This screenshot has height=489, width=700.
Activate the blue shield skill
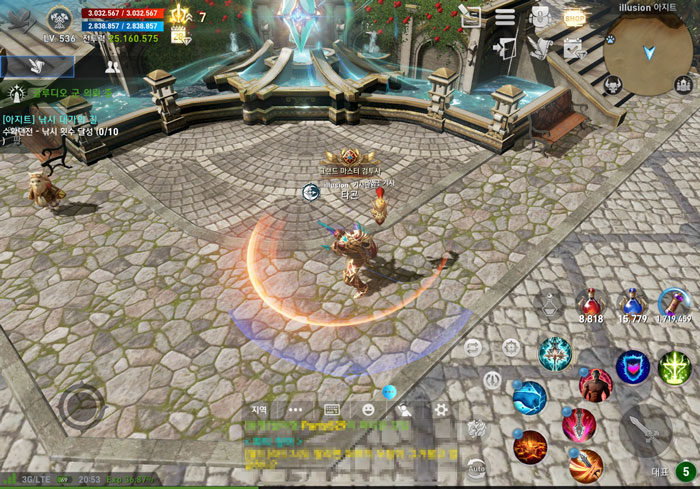click(x=632, y=367)
